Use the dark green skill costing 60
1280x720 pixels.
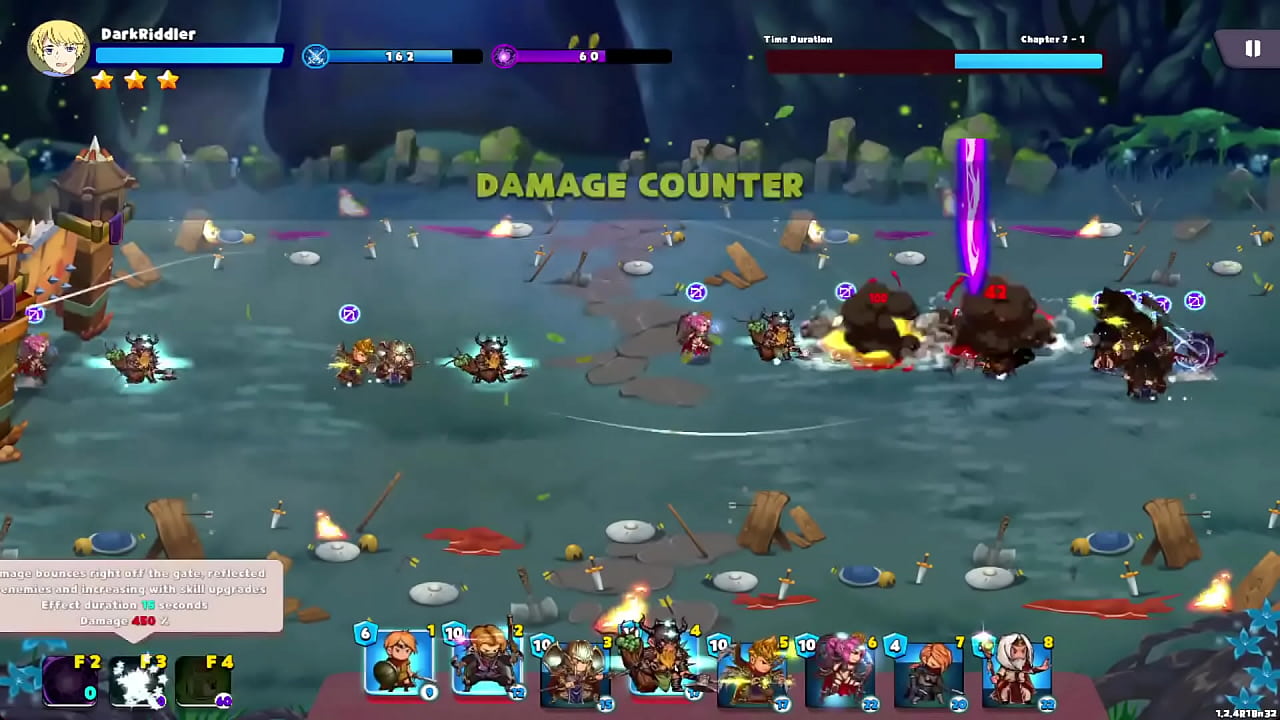pyautogui.click(x=203, y=681)
